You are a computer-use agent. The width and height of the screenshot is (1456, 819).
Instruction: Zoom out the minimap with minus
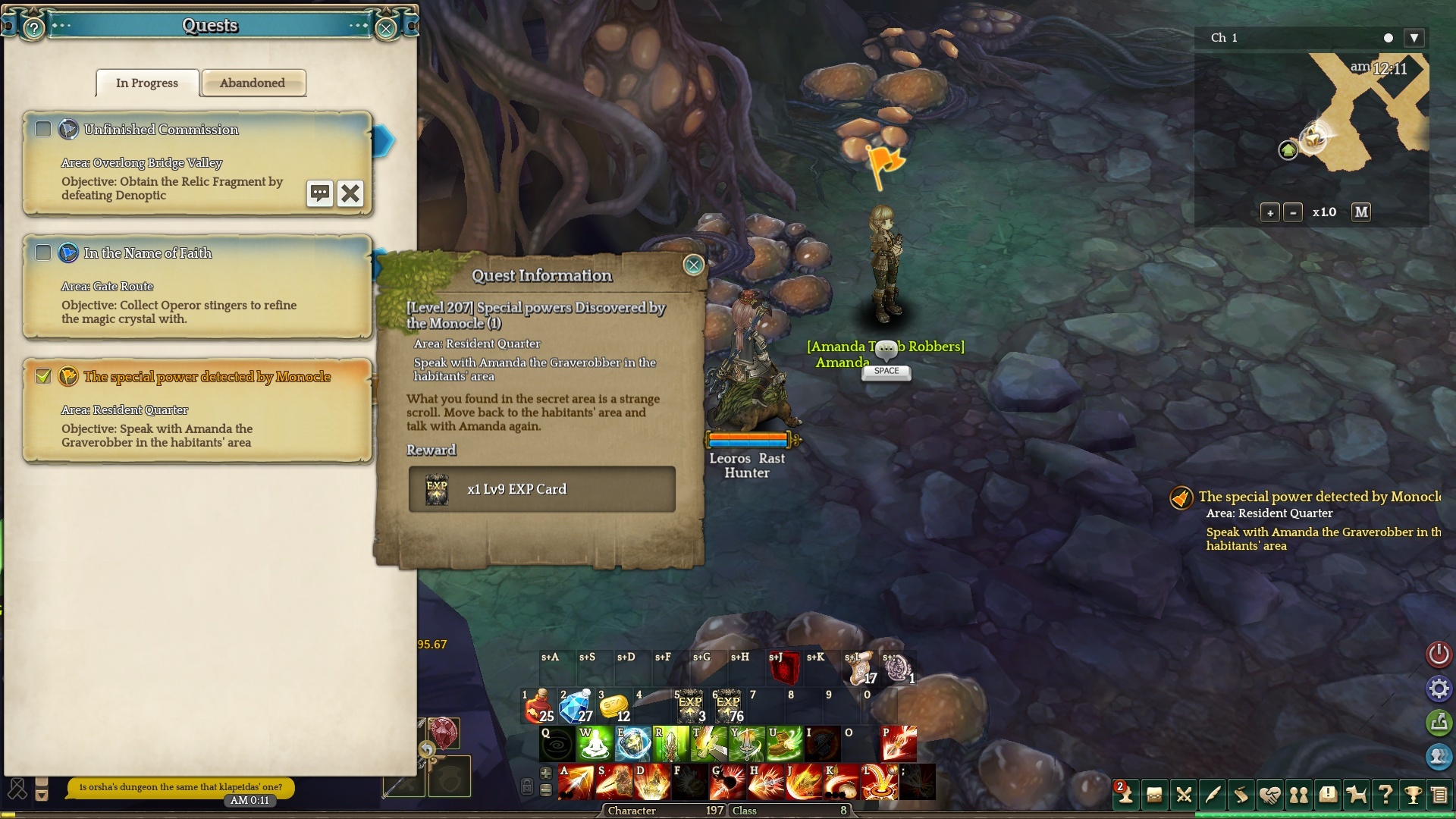pos(1293,213)
